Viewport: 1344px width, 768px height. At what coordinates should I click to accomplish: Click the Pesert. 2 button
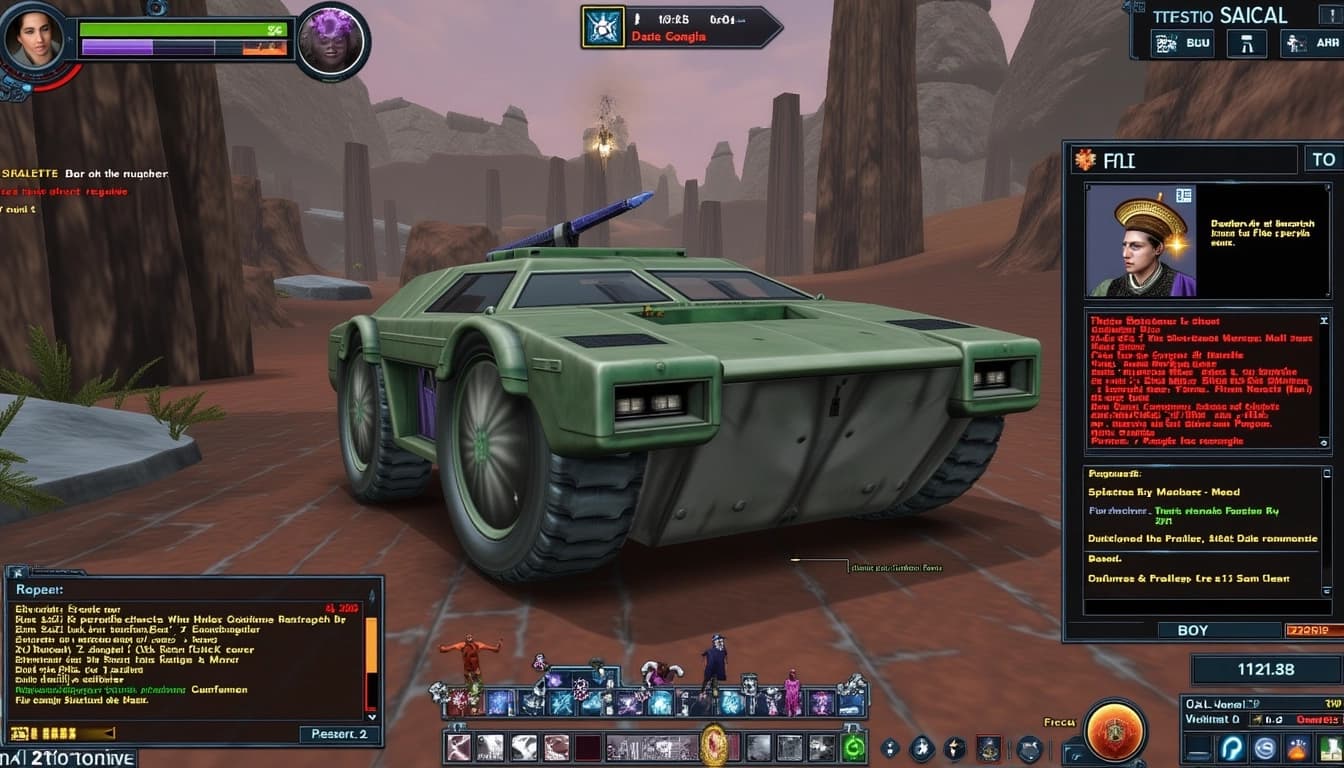[x=339, y=734]
